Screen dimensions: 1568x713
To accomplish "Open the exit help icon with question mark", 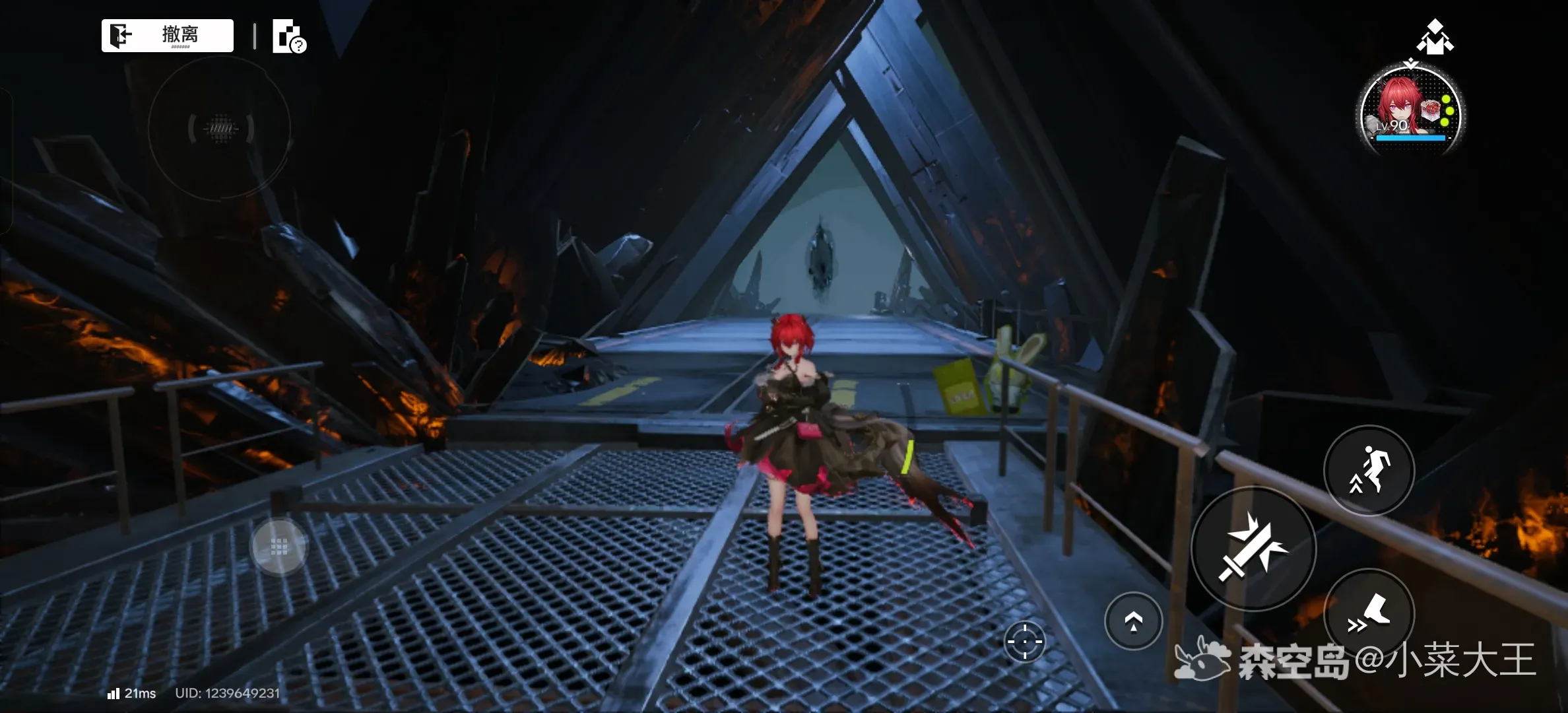I will point(289,37).
